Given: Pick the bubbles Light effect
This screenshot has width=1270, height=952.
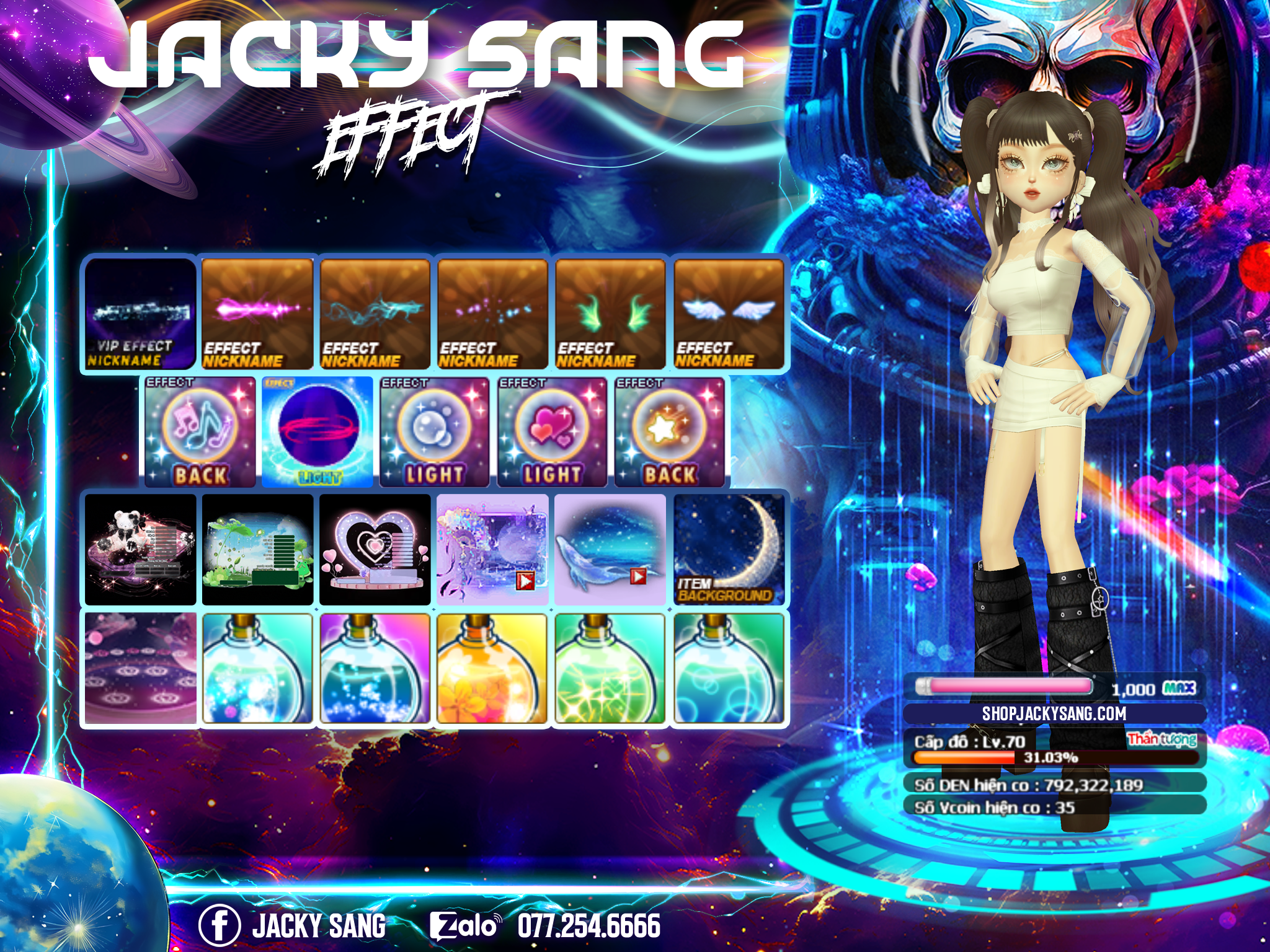Looking at the screenshot, I should pyautogui.click(x=435, y=432).
